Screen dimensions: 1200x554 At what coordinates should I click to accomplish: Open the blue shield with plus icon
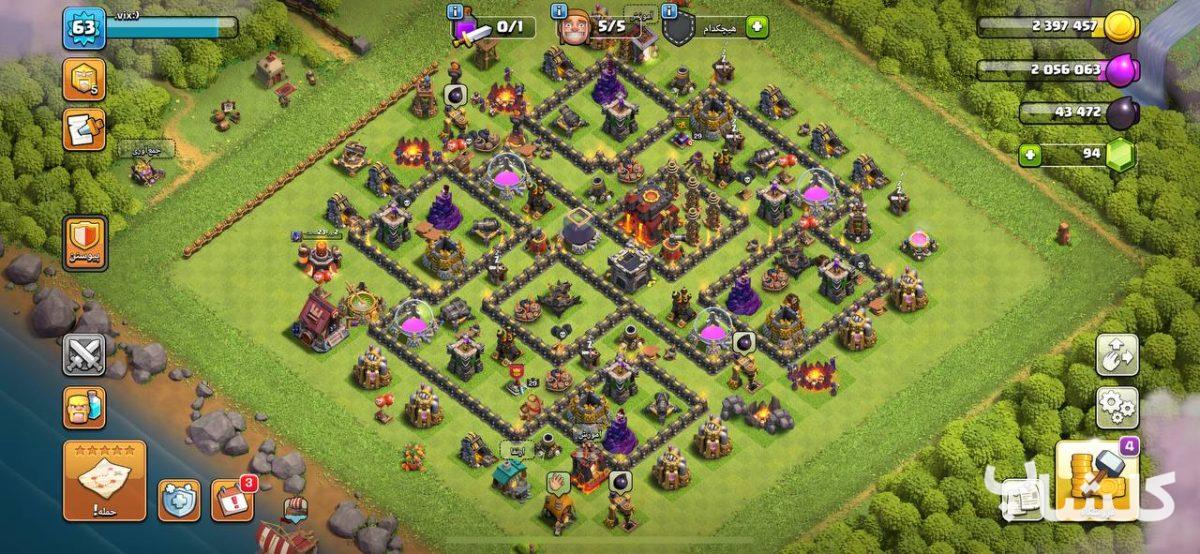(x=179, y=500)
